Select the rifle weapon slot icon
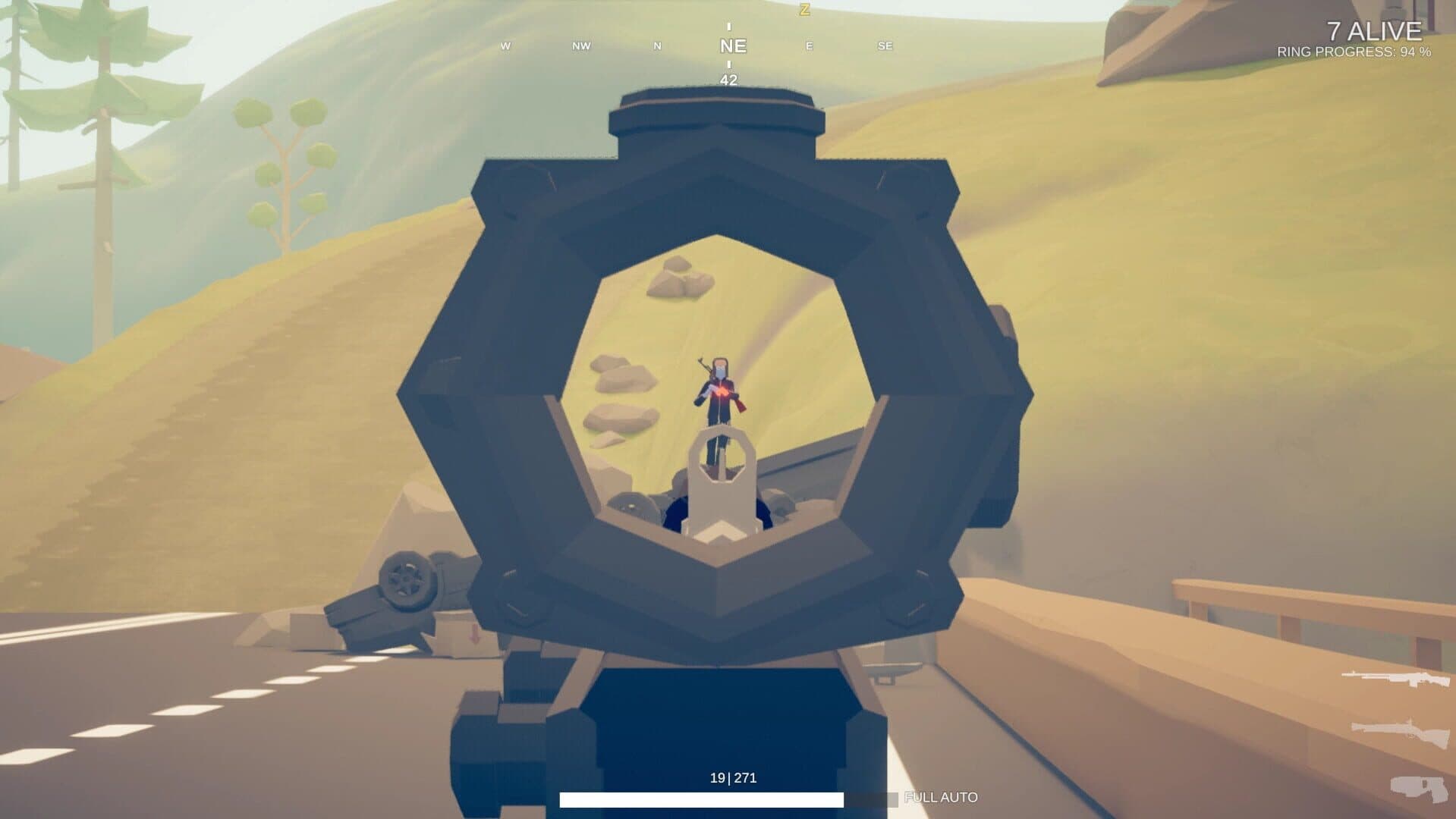This screenshot has height=819, width=1456. pyautogui.click(x=1398, y=730)
